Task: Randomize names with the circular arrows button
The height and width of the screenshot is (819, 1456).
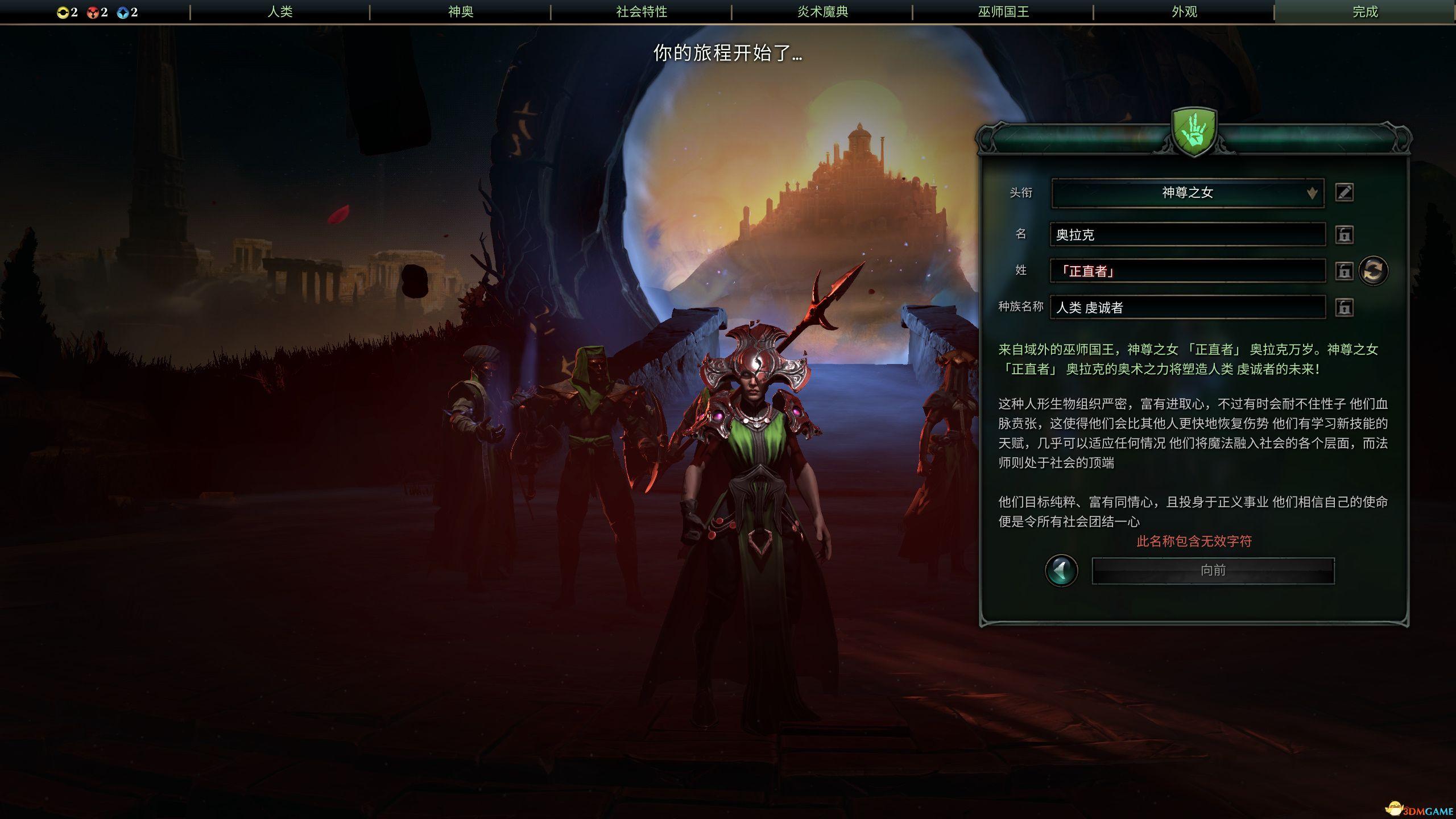Action: click(x=1374, y=271)
